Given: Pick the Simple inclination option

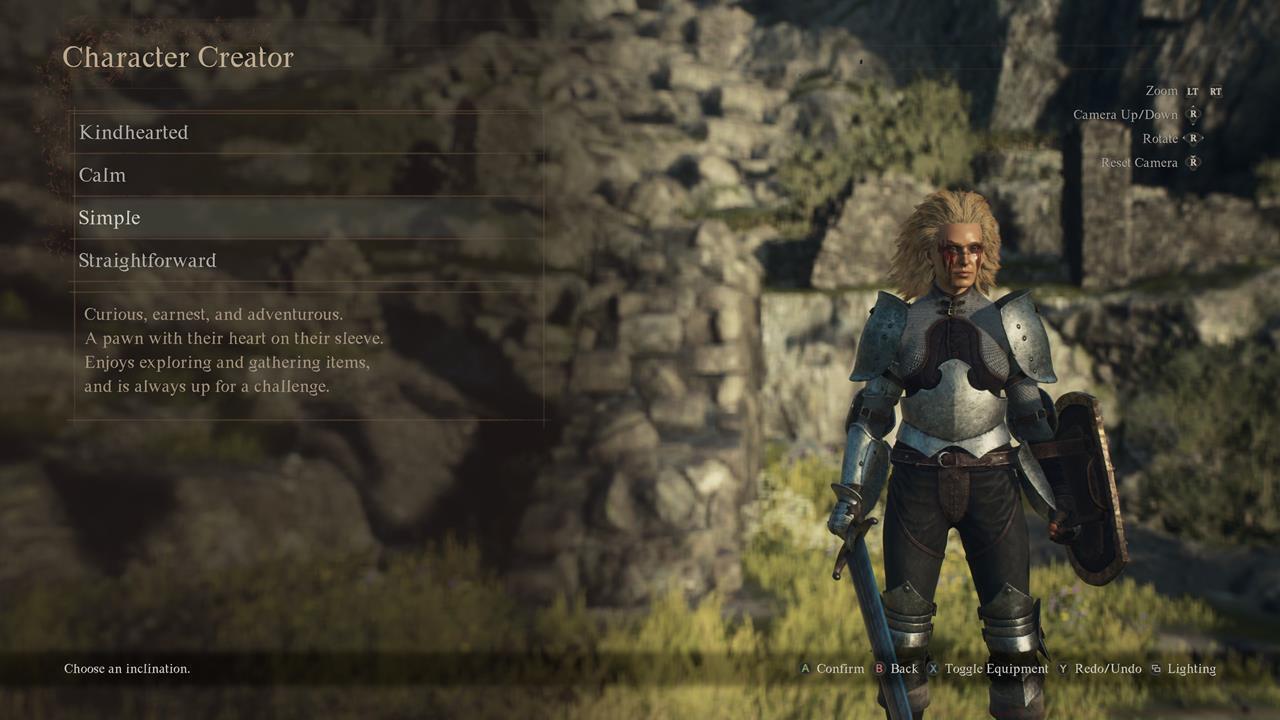Looking at the screenshot, I should [110, 218].
